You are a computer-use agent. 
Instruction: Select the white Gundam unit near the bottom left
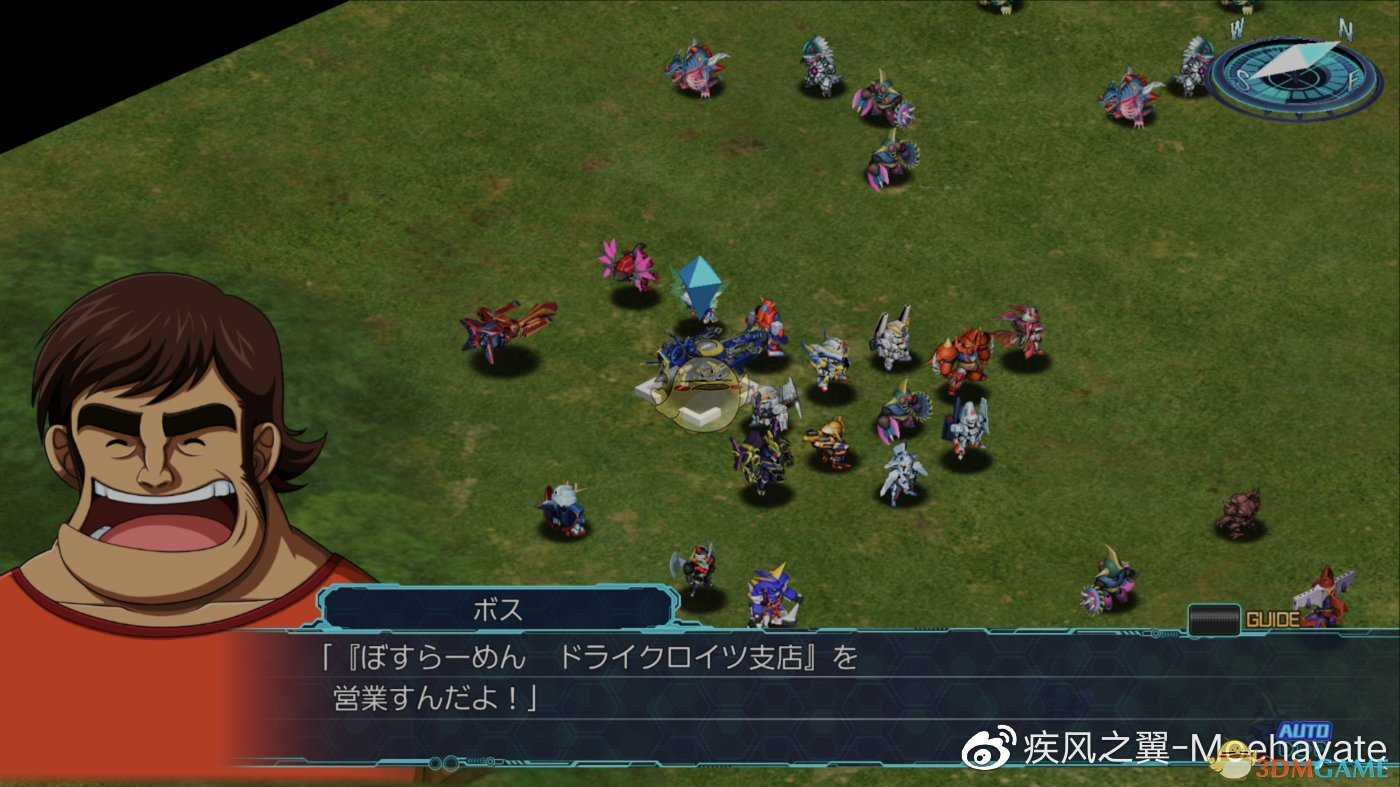563,510
